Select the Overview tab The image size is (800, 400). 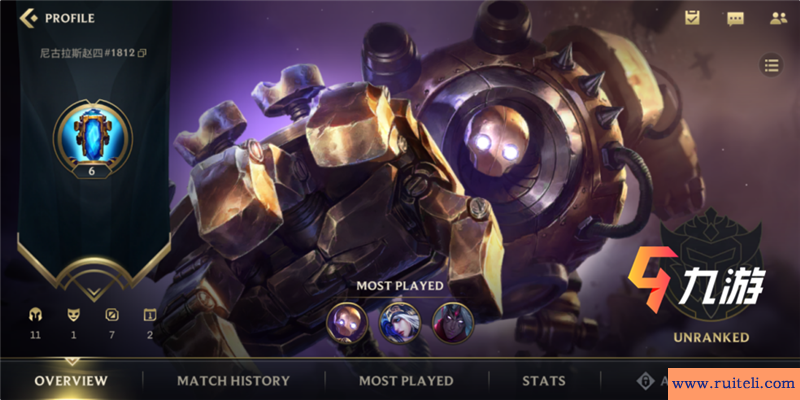[x=71, y=381]
